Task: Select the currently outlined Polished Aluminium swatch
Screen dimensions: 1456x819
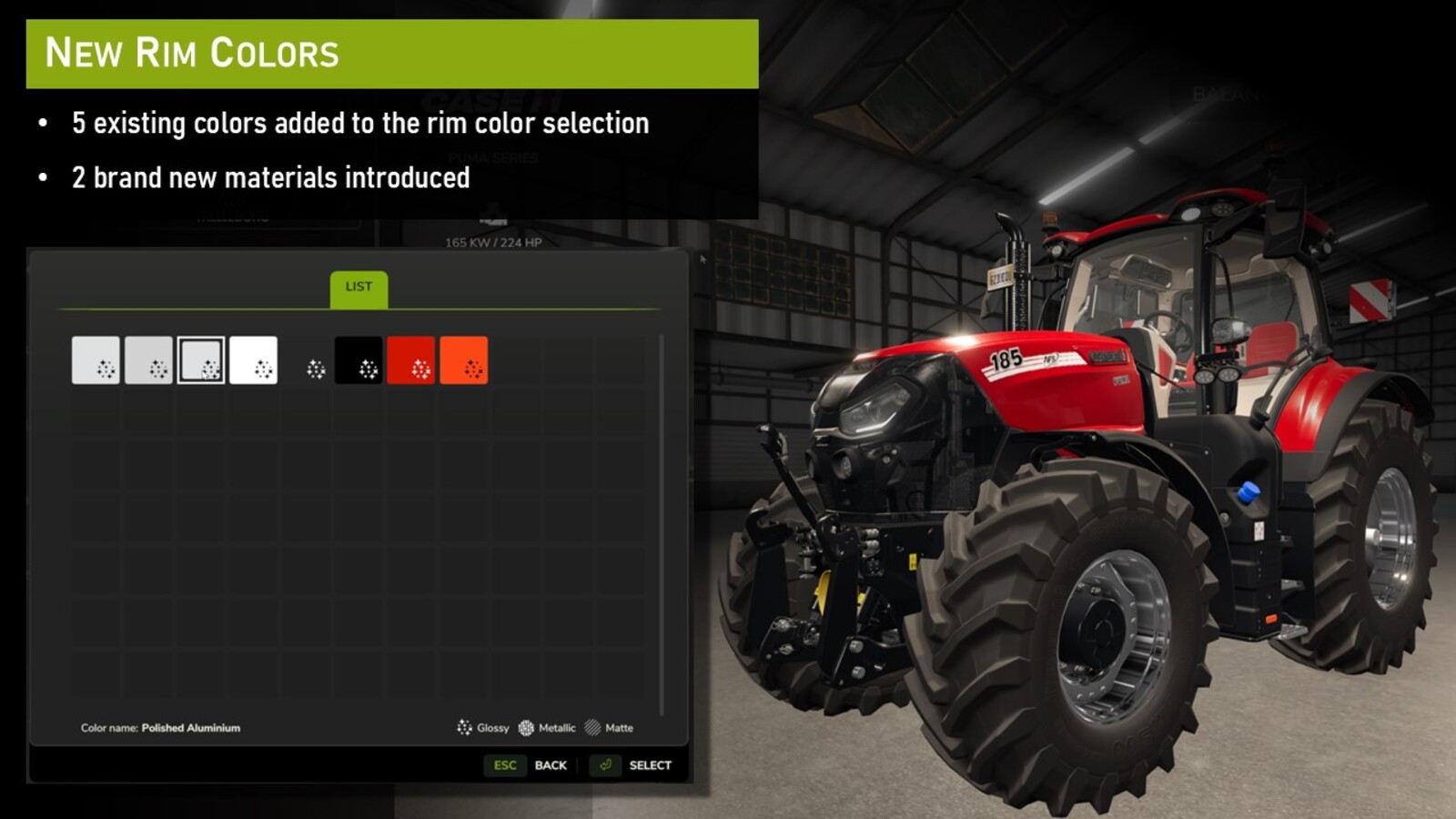Action: (200, 361)
